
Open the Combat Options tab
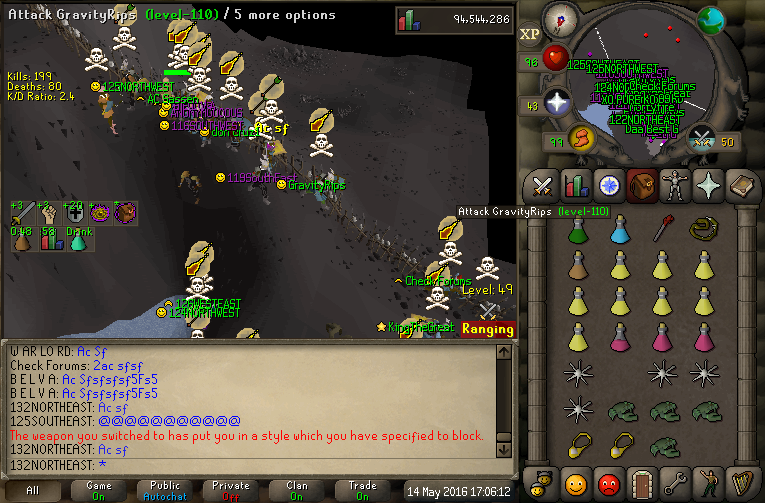click(542, 186)
